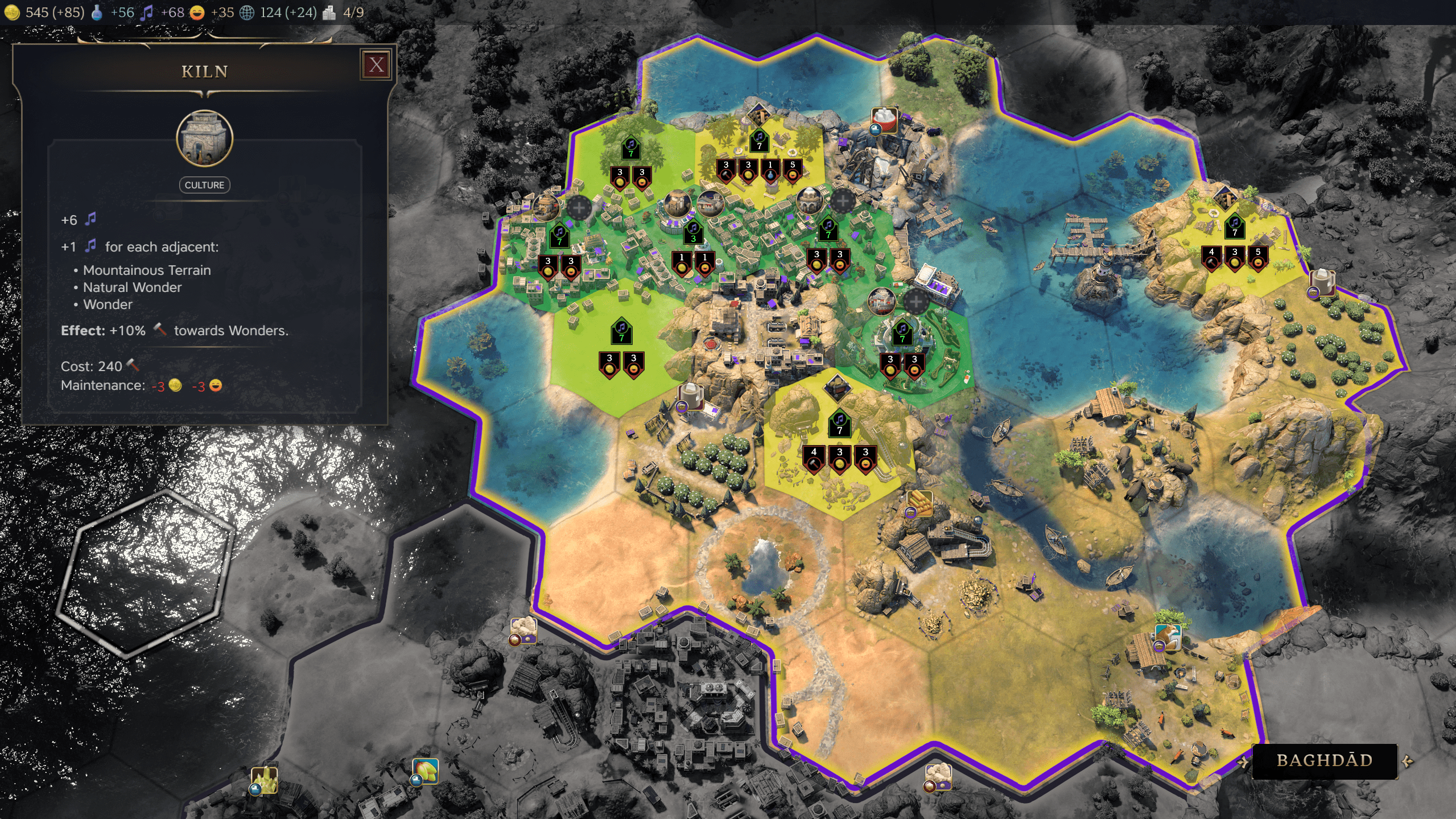
Task: Click the Baghdād city name banner
Action: tap(1325, 761)
